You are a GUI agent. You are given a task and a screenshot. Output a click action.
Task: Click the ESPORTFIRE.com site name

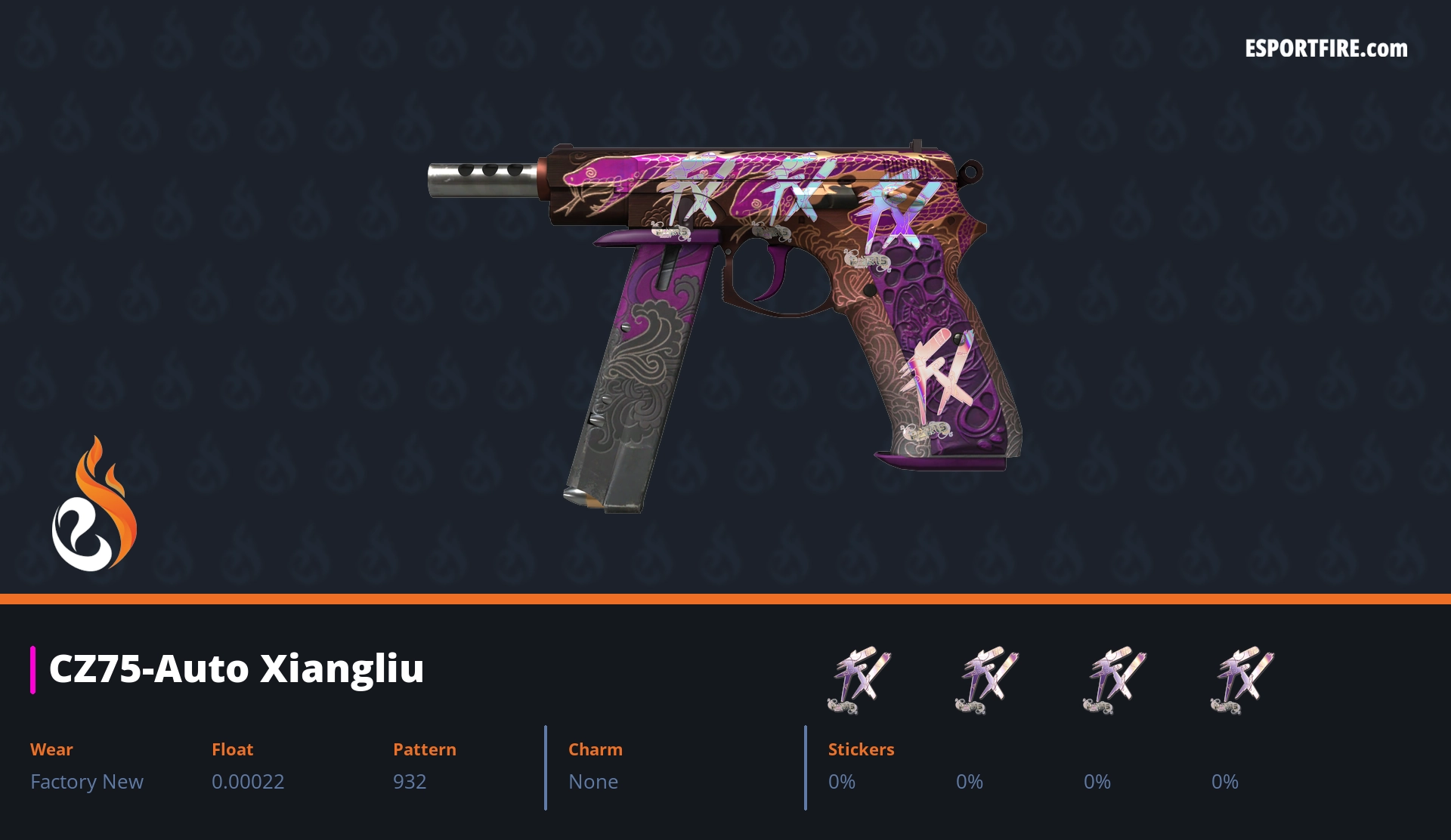pos(1326,49)
